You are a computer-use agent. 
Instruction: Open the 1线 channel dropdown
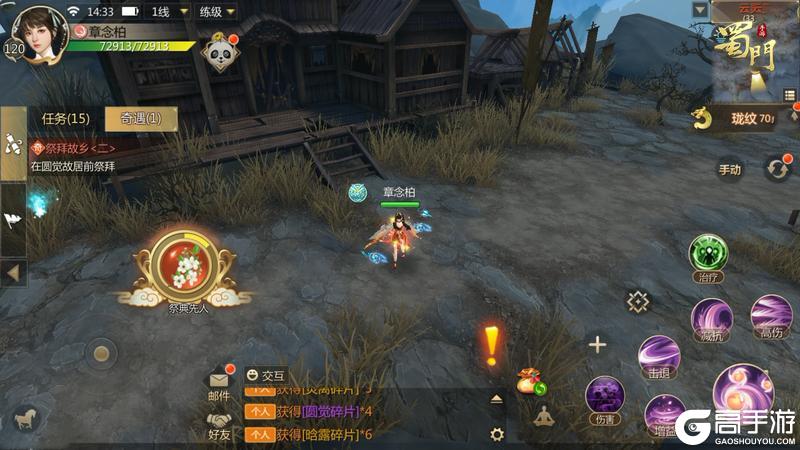(x=162, y=12)
